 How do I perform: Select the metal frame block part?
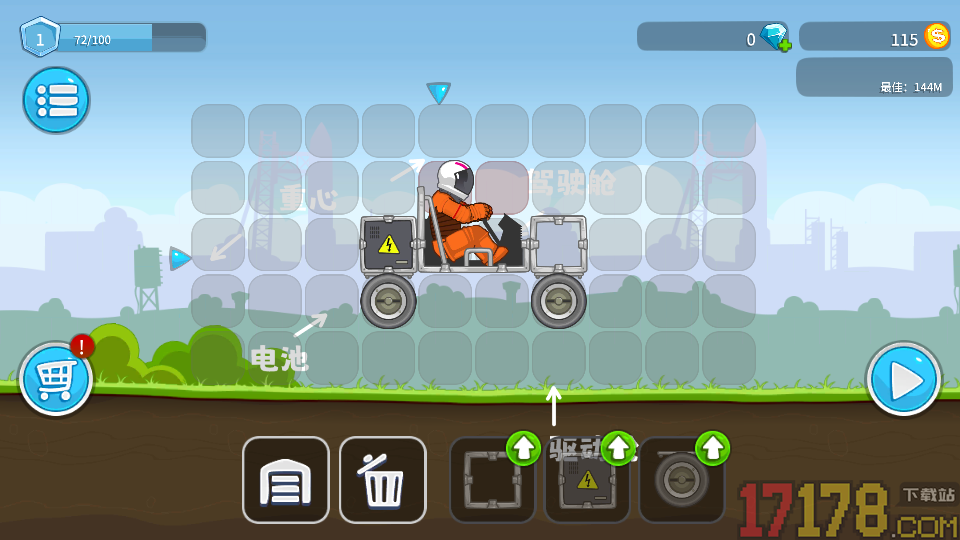tap(490, 483)
